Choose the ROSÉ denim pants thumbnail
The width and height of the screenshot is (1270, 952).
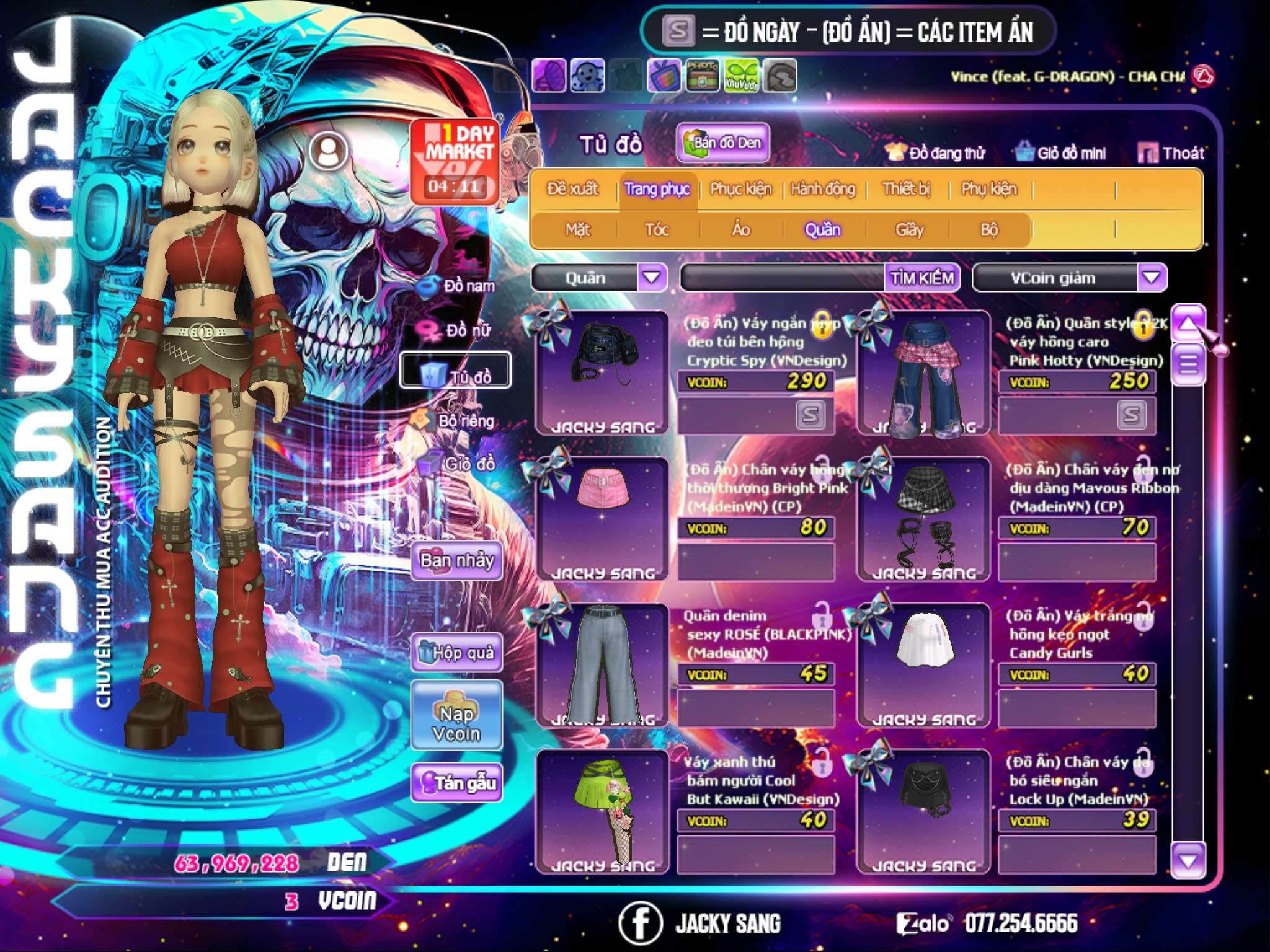(x=602, y=664)
